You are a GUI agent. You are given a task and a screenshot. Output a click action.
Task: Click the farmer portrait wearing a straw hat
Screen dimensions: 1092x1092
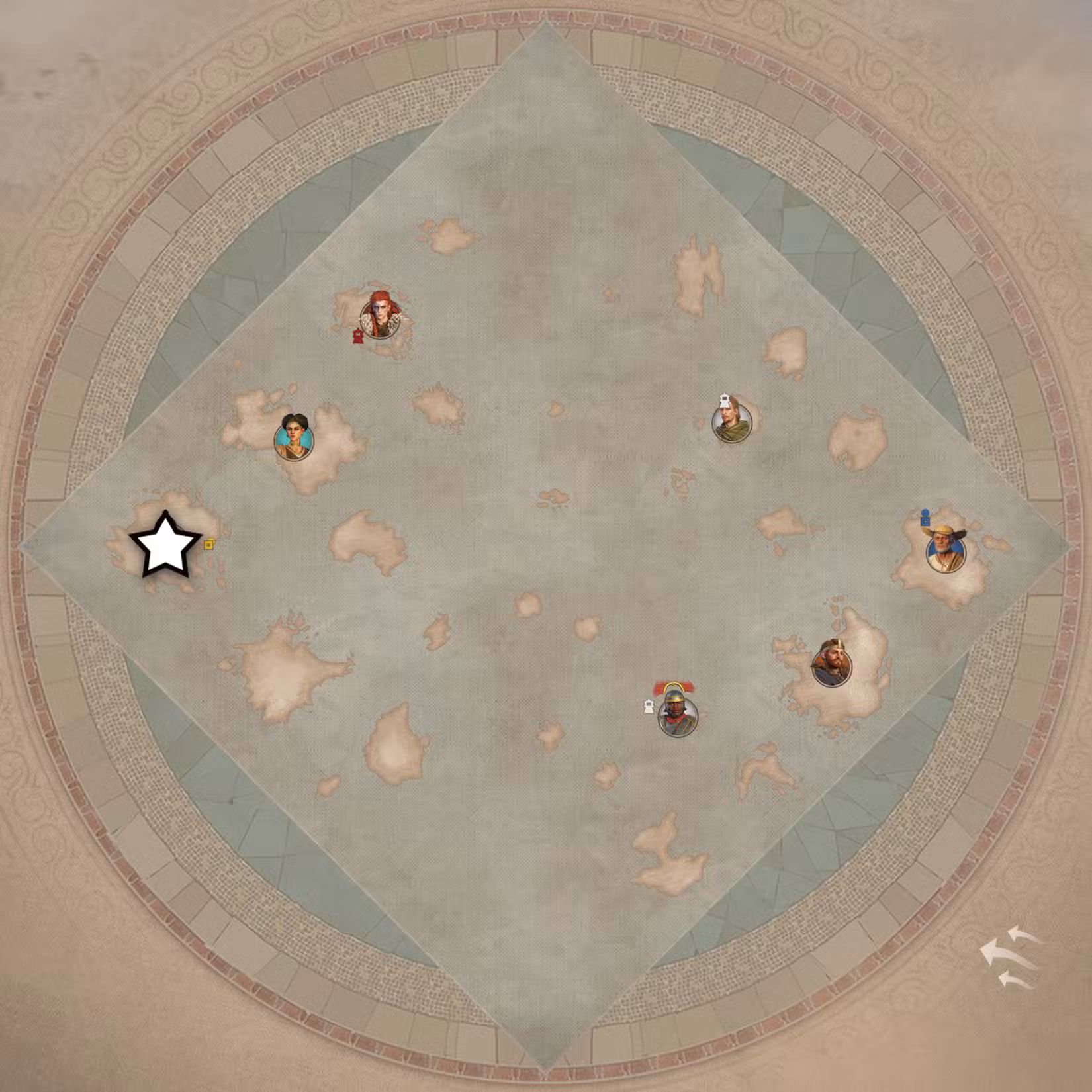point(945,553)
